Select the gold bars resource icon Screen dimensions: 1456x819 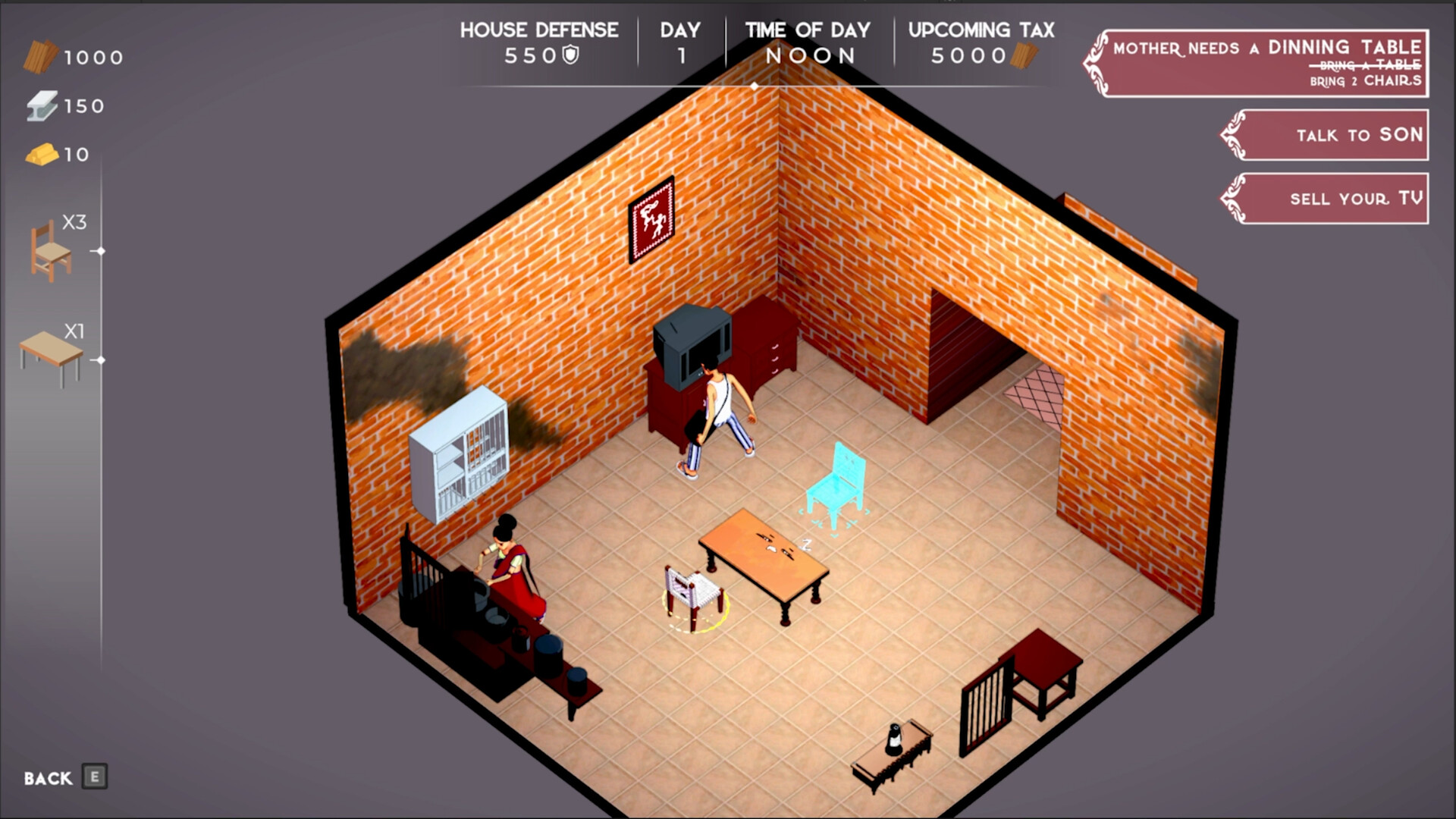pos(43,155)
